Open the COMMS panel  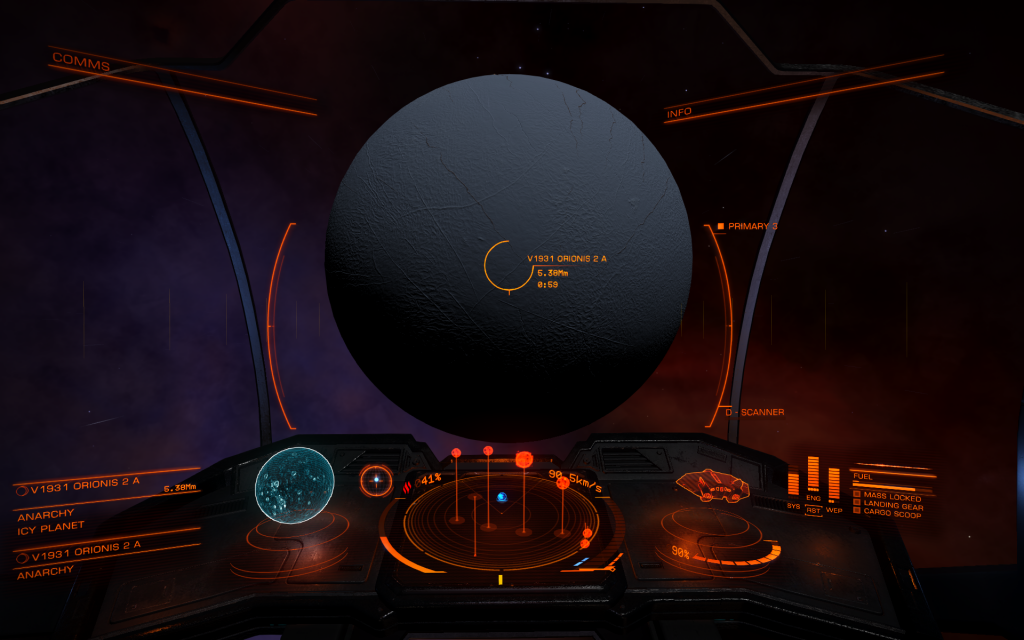point(82,62)
